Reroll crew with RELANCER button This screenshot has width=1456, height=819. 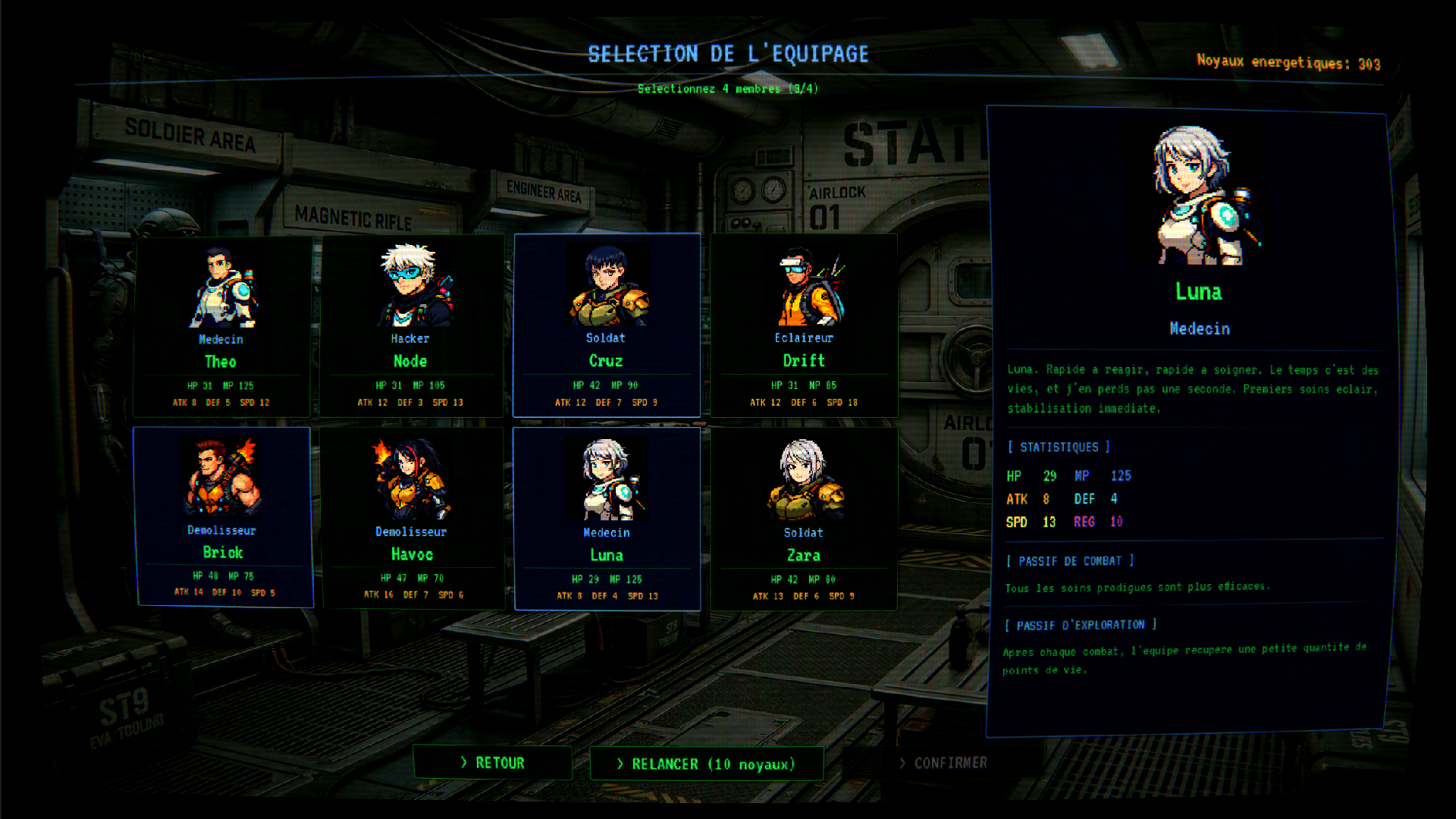click(x=707, y=764)
